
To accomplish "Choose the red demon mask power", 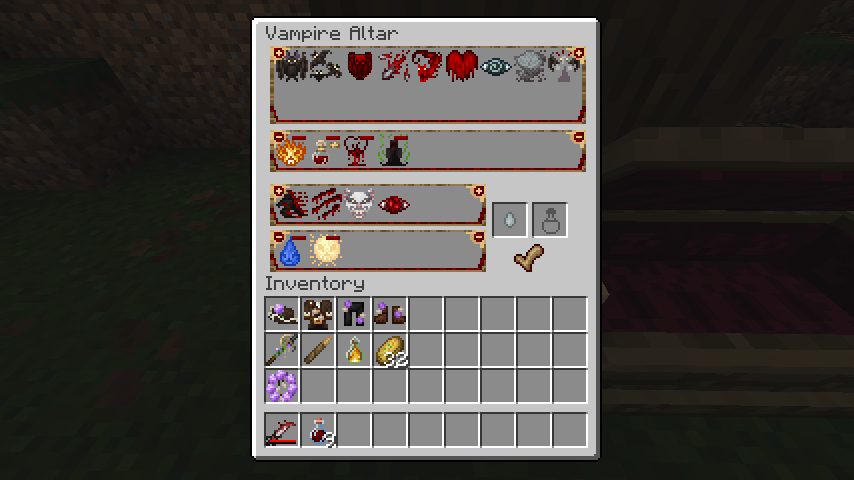I will click(x=359, y=67).
